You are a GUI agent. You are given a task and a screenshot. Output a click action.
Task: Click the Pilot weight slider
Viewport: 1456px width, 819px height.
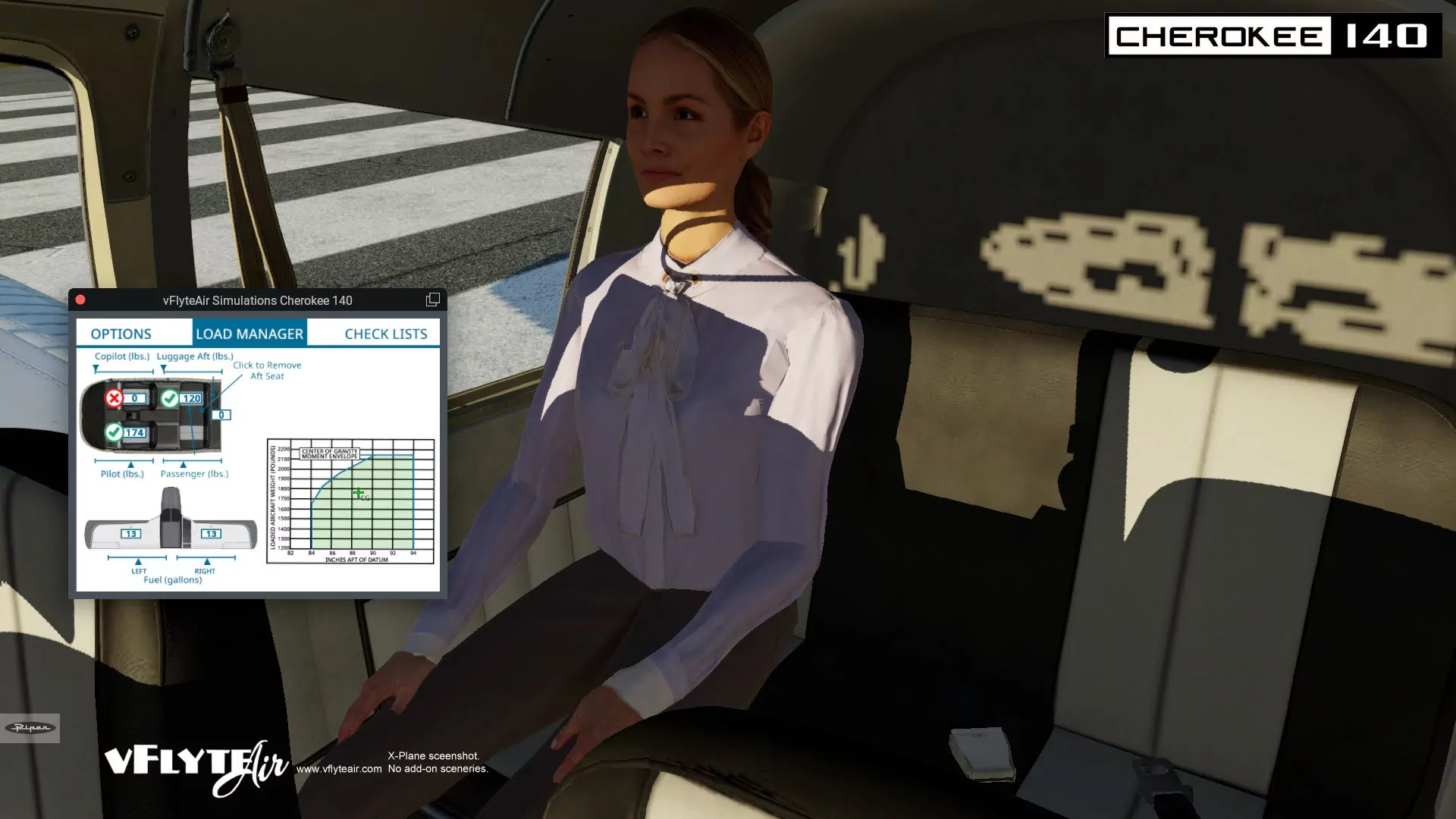point(124,461)
